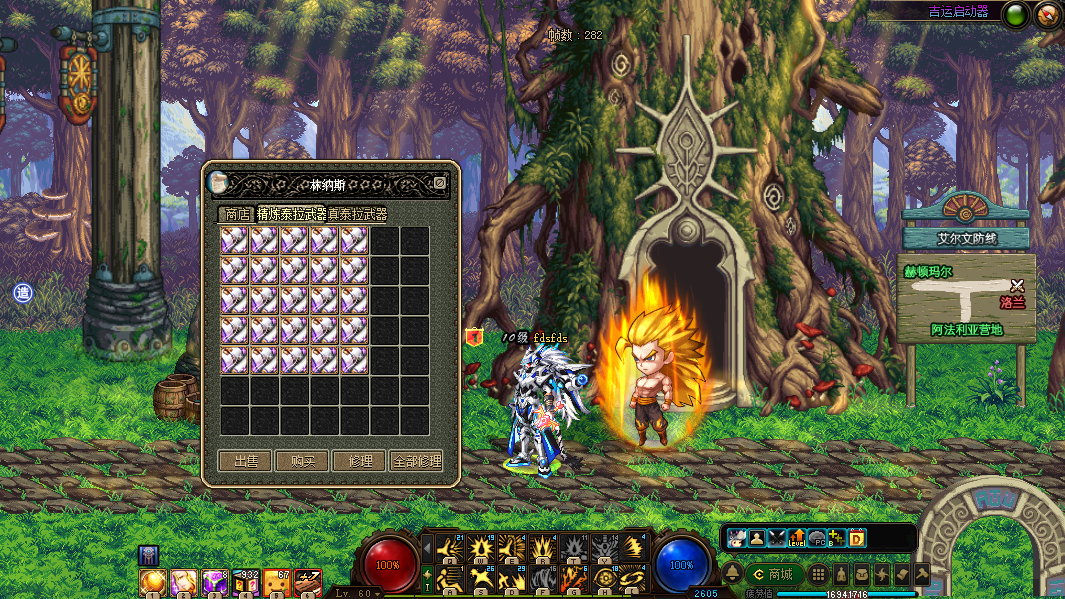Trigger the G hotkey lightning skill
Screen dimensions: 1065x599
tap(573, 578)
